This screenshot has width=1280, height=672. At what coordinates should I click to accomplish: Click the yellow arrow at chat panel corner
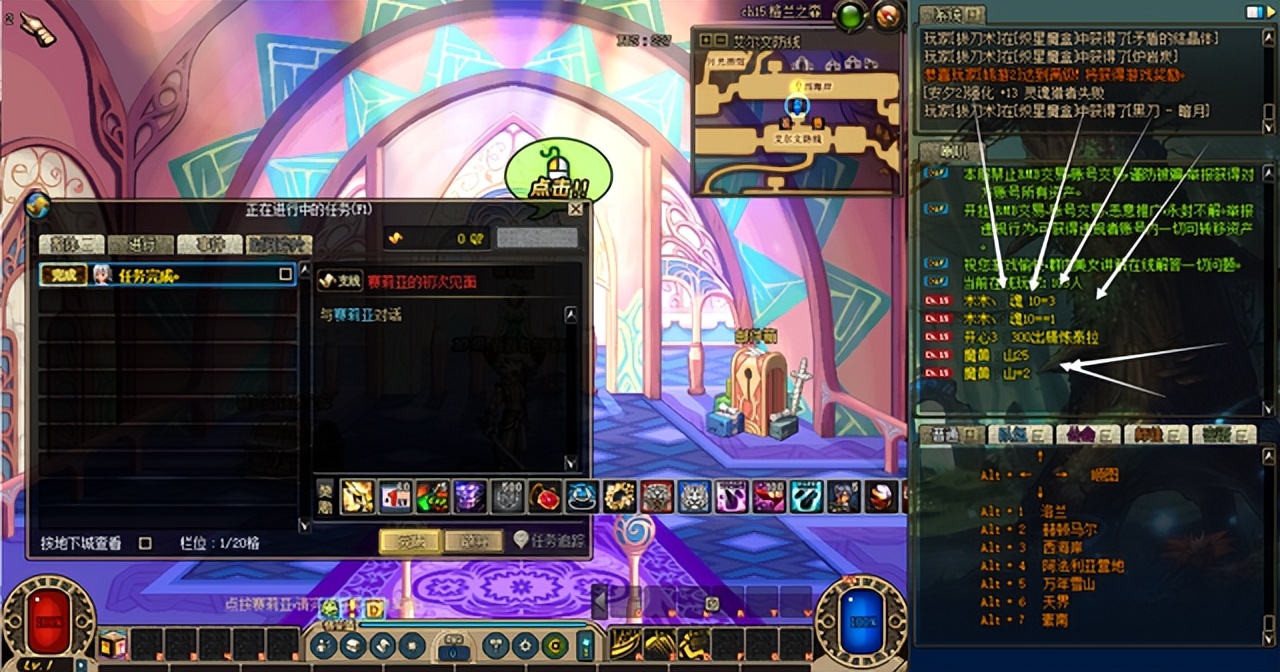click(x=1256, y=11)
